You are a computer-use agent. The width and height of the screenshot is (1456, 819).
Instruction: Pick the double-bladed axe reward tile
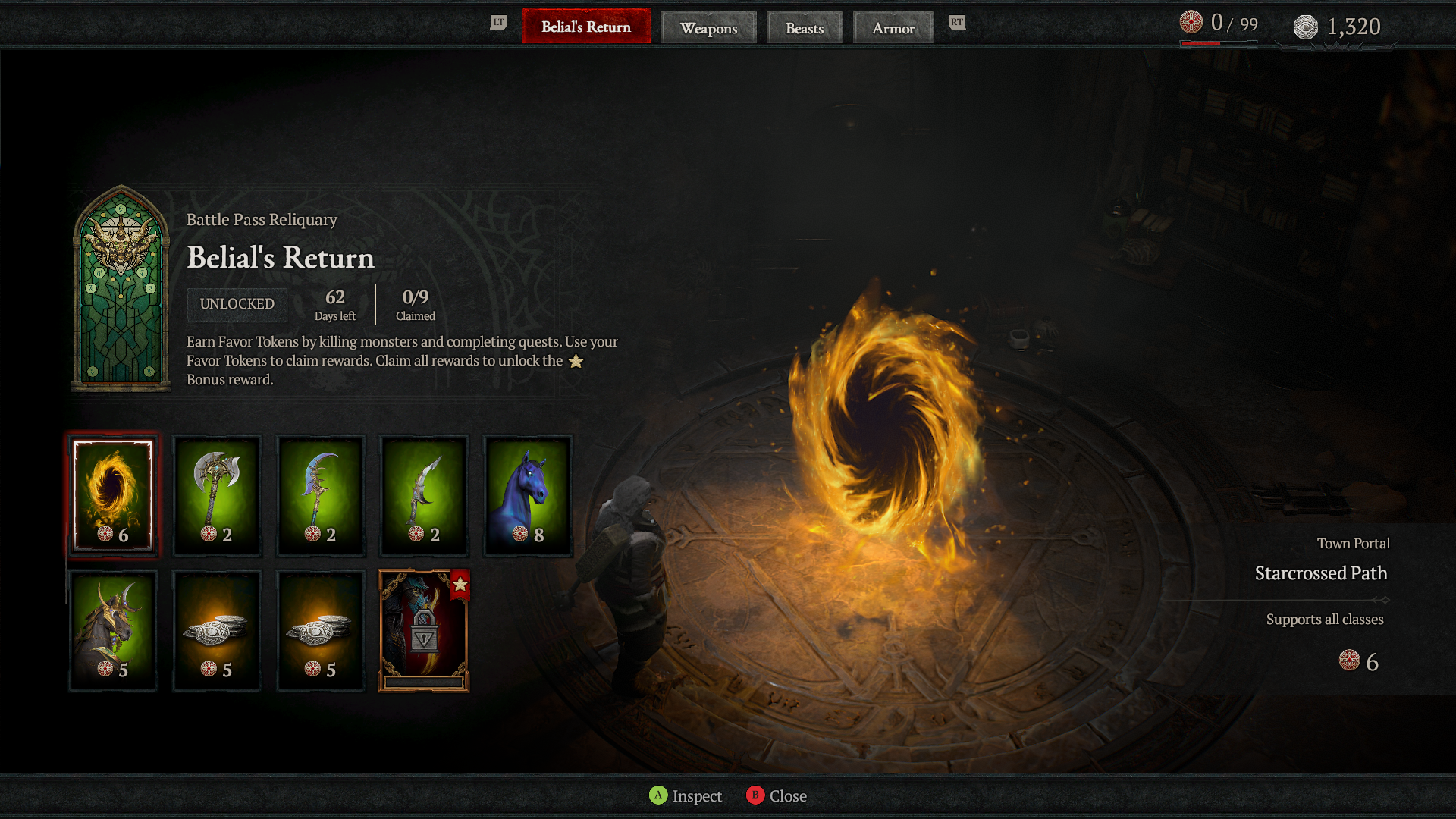pos(217,496)
